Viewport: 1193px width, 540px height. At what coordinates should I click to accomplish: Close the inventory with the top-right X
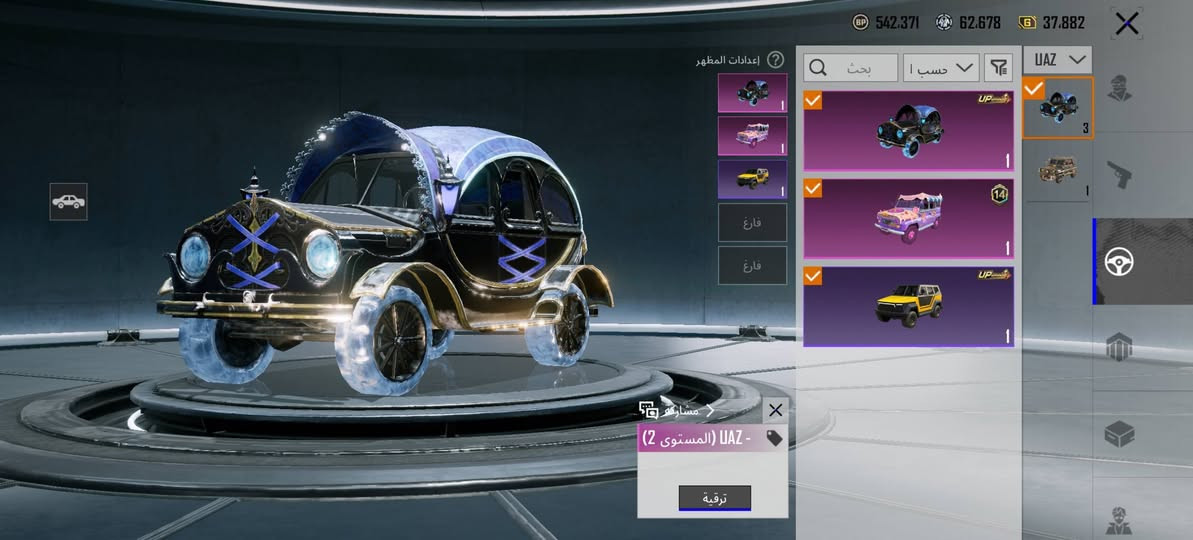(x=1127, y=24)
